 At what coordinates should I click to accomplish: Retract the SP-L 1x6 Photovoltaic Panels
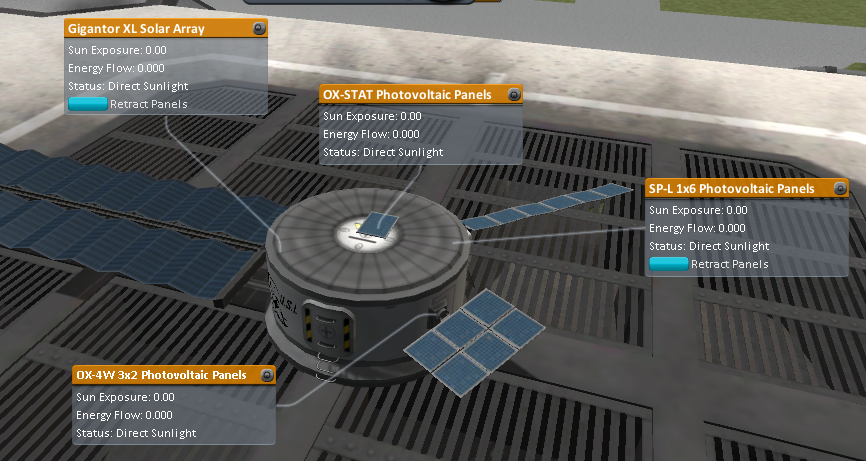pos(669,264)
